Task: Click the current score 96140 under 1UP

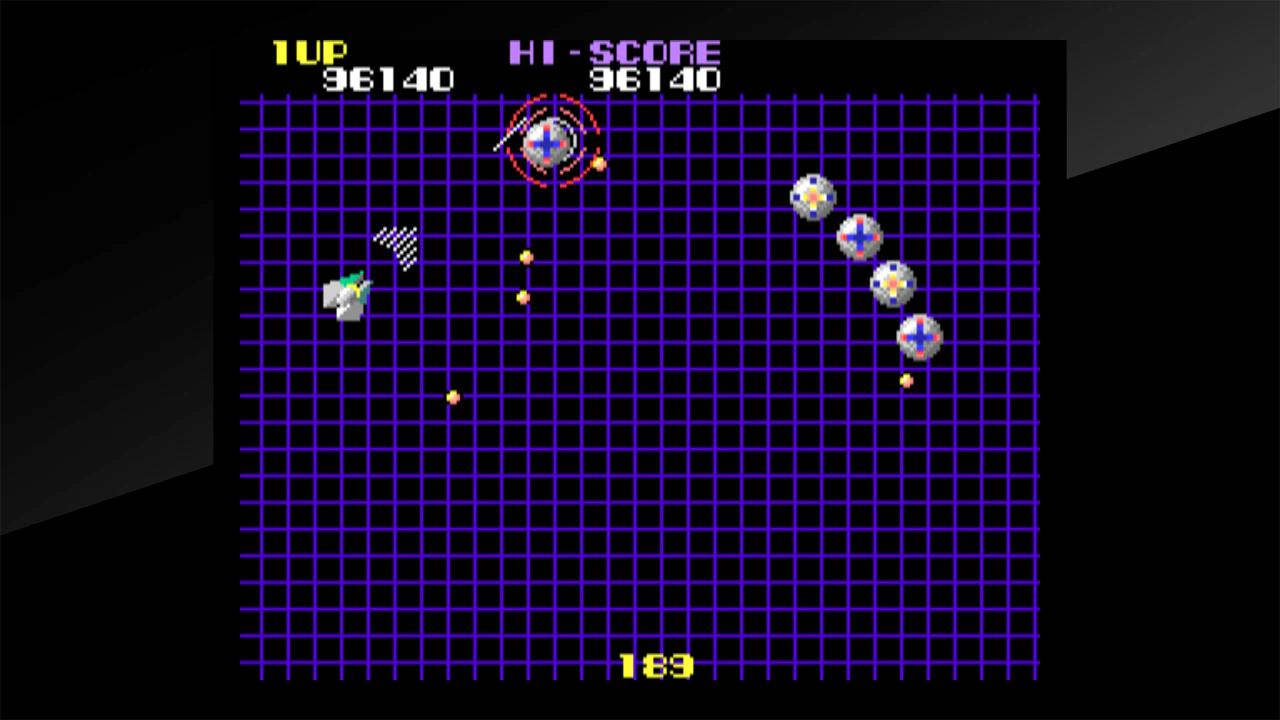Action: pyautogui.click(x=388, y=80)
